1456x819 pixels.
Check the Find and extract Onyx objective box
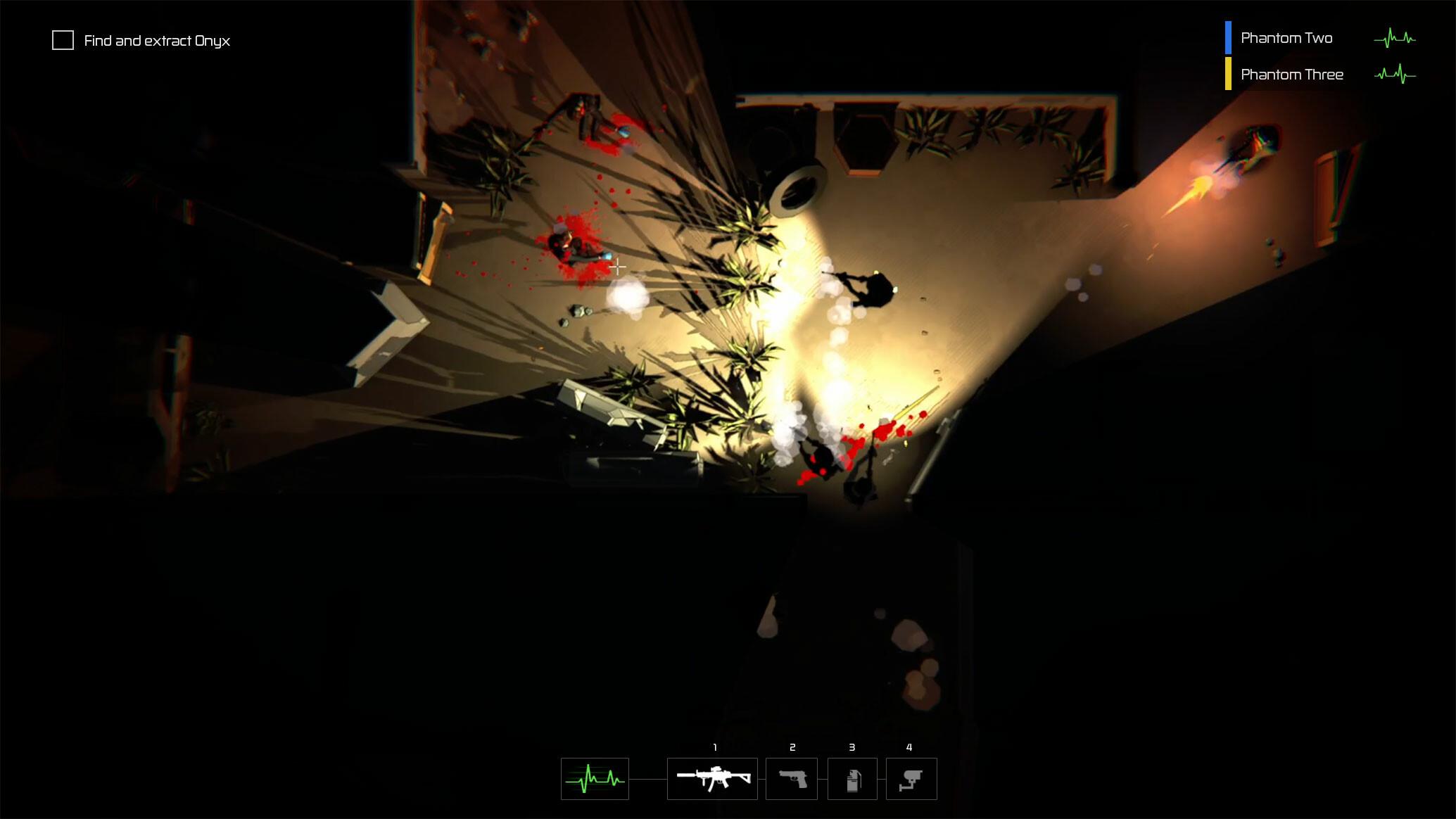[63, 40]
